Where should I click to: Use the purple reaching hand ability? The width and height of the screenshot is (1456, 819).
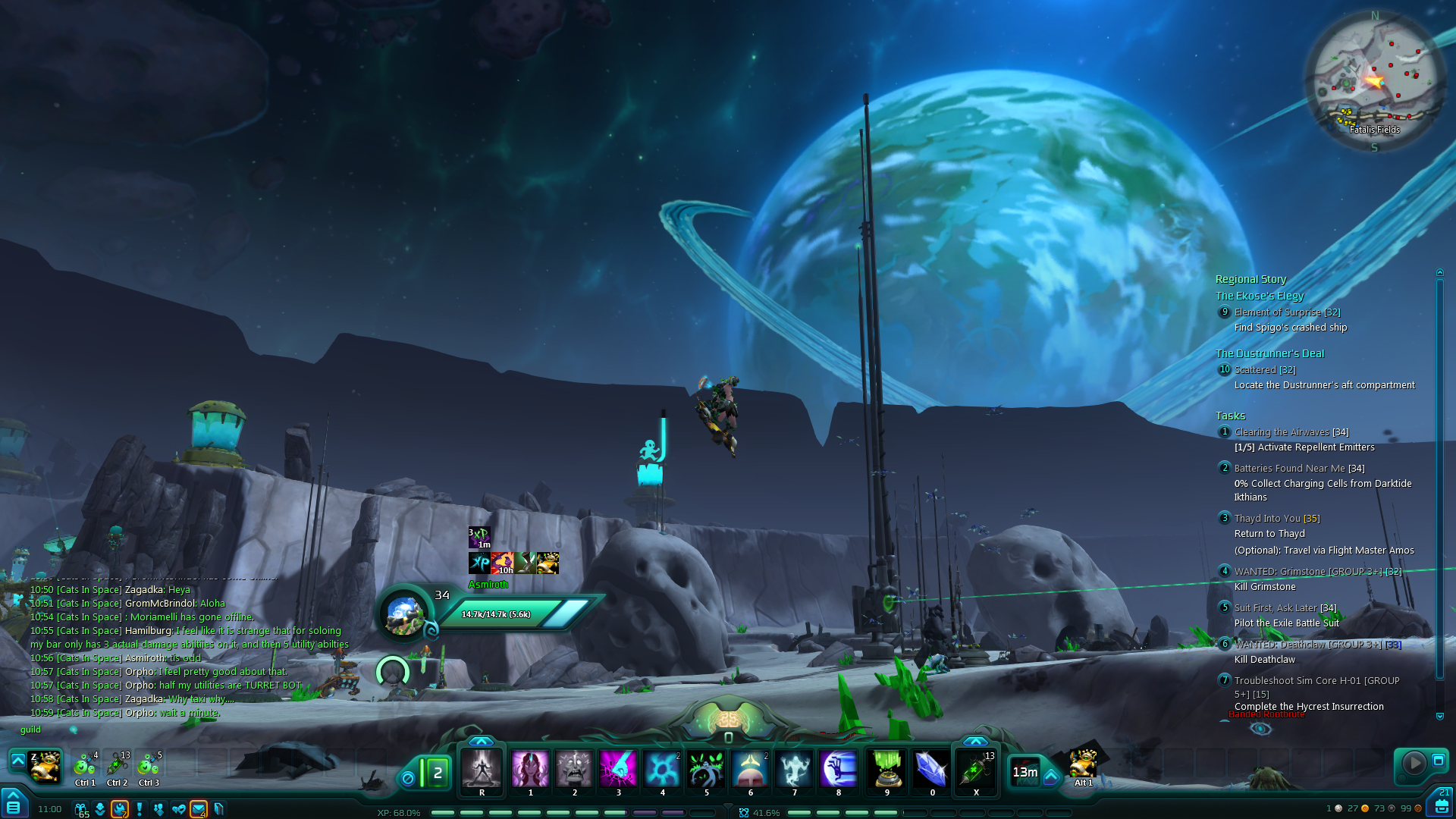(x=838, y=769)
